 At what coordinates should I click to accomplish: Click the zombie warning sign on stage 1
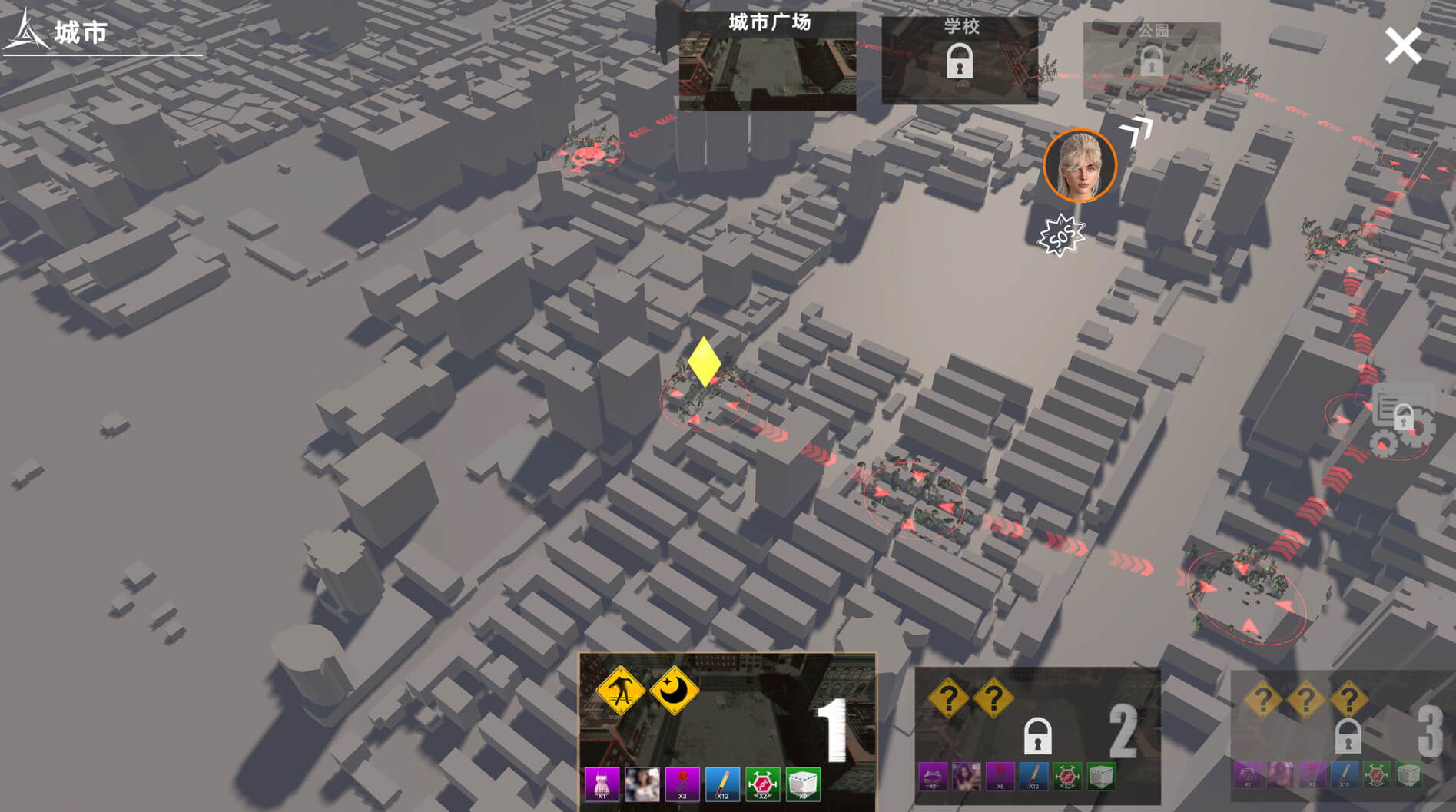(620, 691)
